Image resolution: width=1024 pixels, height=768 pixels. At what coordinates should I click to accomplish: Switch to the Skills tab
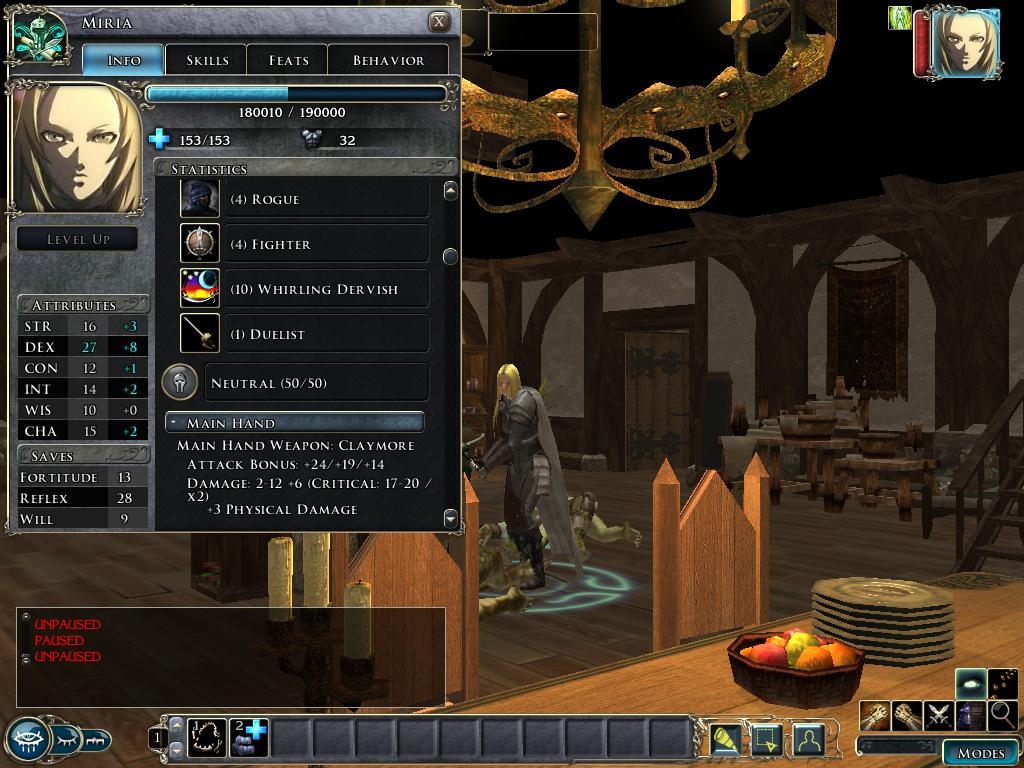coord(206,60)
